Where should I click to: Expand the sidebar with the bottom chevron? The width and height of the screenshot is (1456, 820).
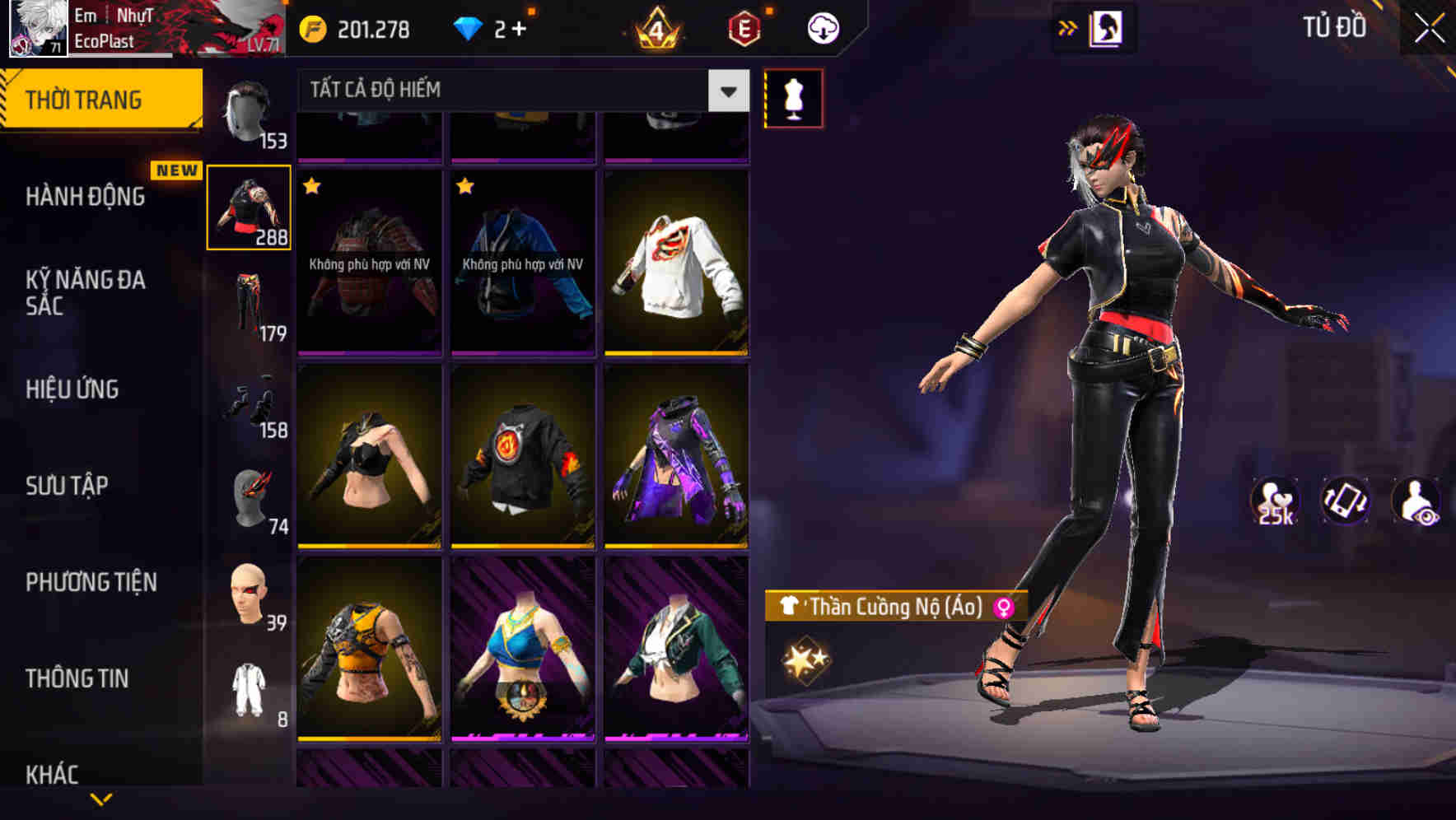pyautogui.click(x=101, y=800)
